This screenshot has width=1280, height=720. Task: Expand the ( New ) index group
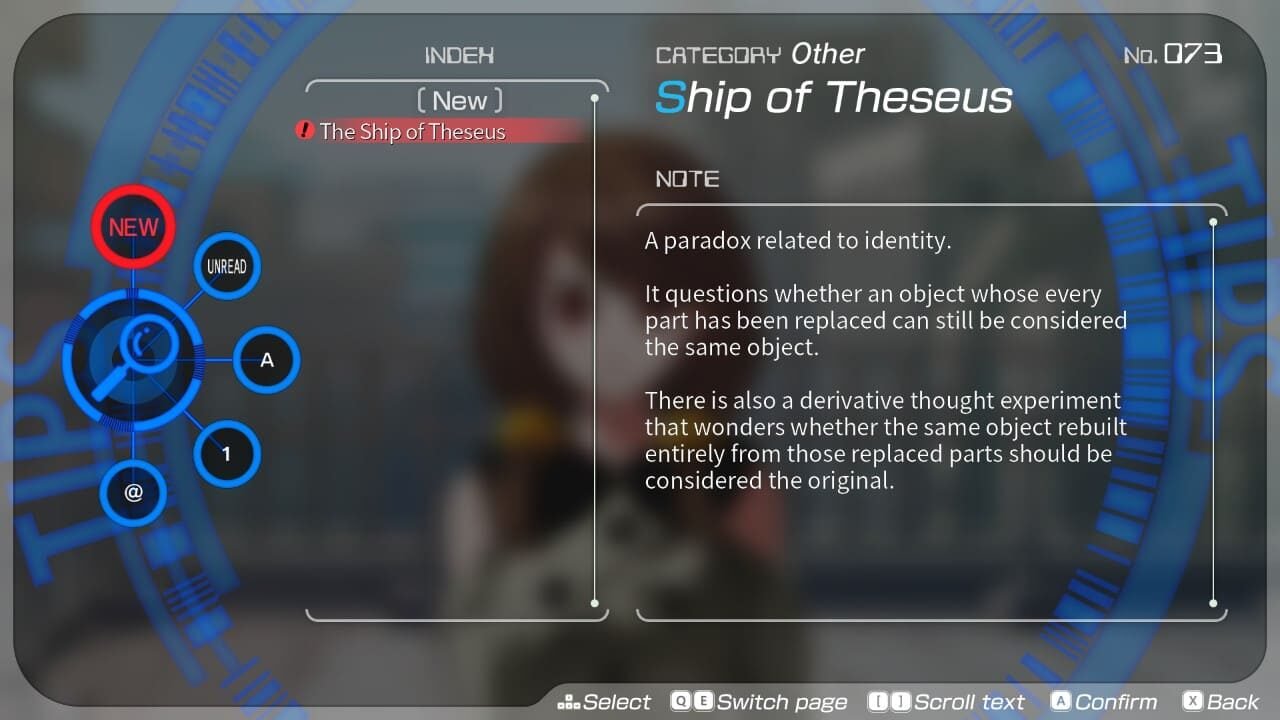(x=459, y=99)
